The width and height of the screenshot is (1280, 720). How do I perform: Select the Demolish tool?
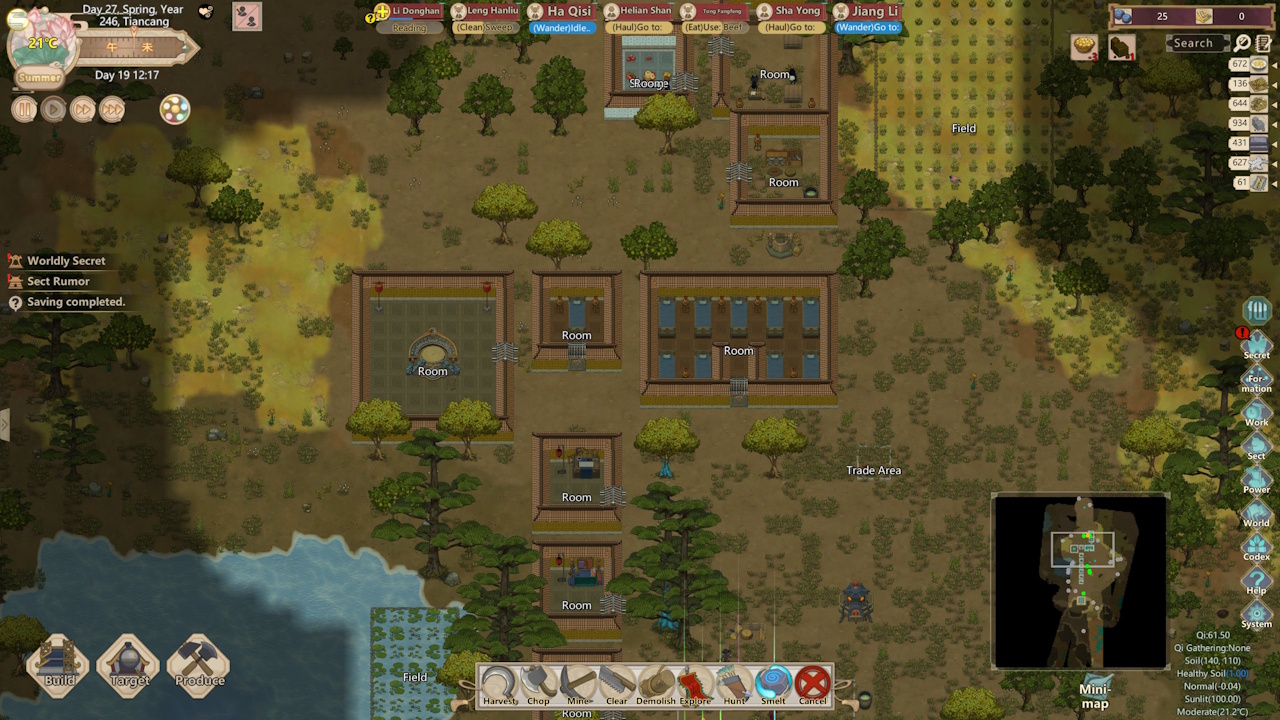(656, 684)
